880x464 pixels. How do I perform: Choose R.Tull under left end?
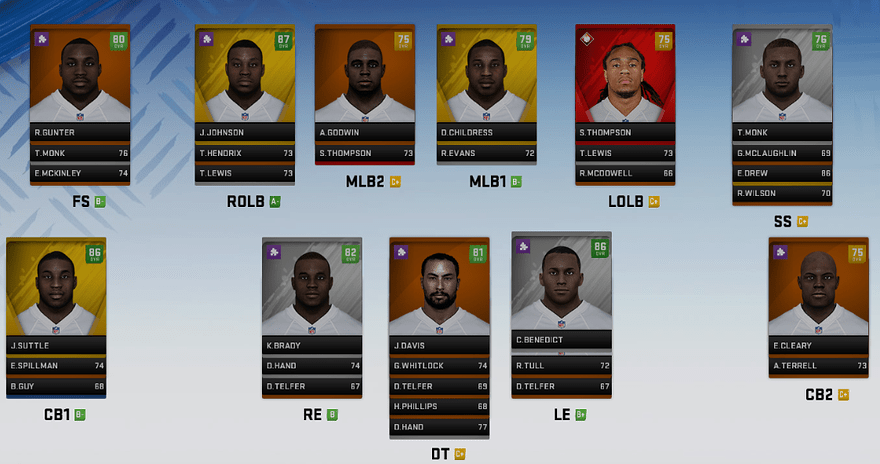click(x=561, y=366)
